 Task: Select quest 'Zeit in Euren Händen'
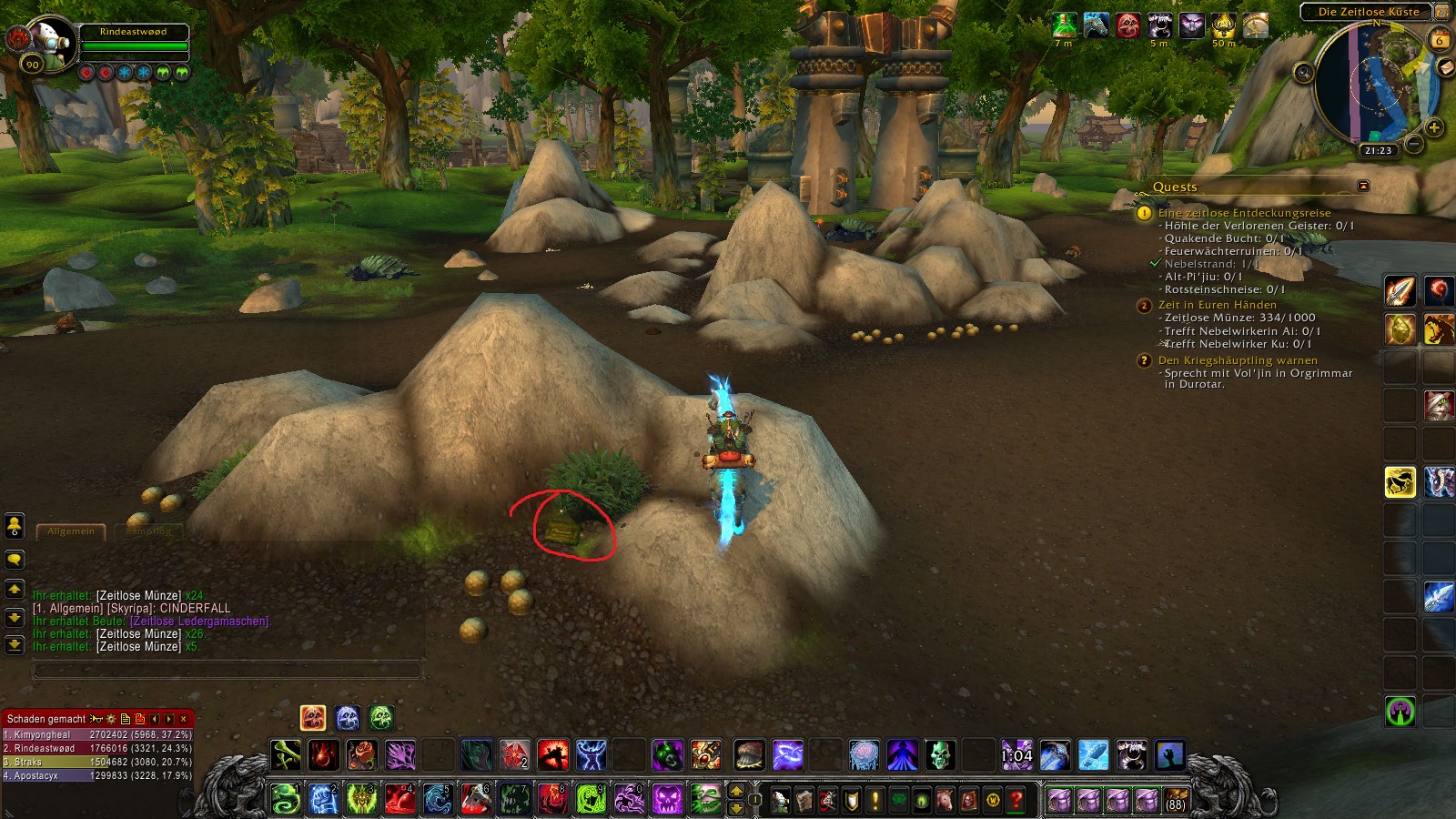pos(1217,305)
